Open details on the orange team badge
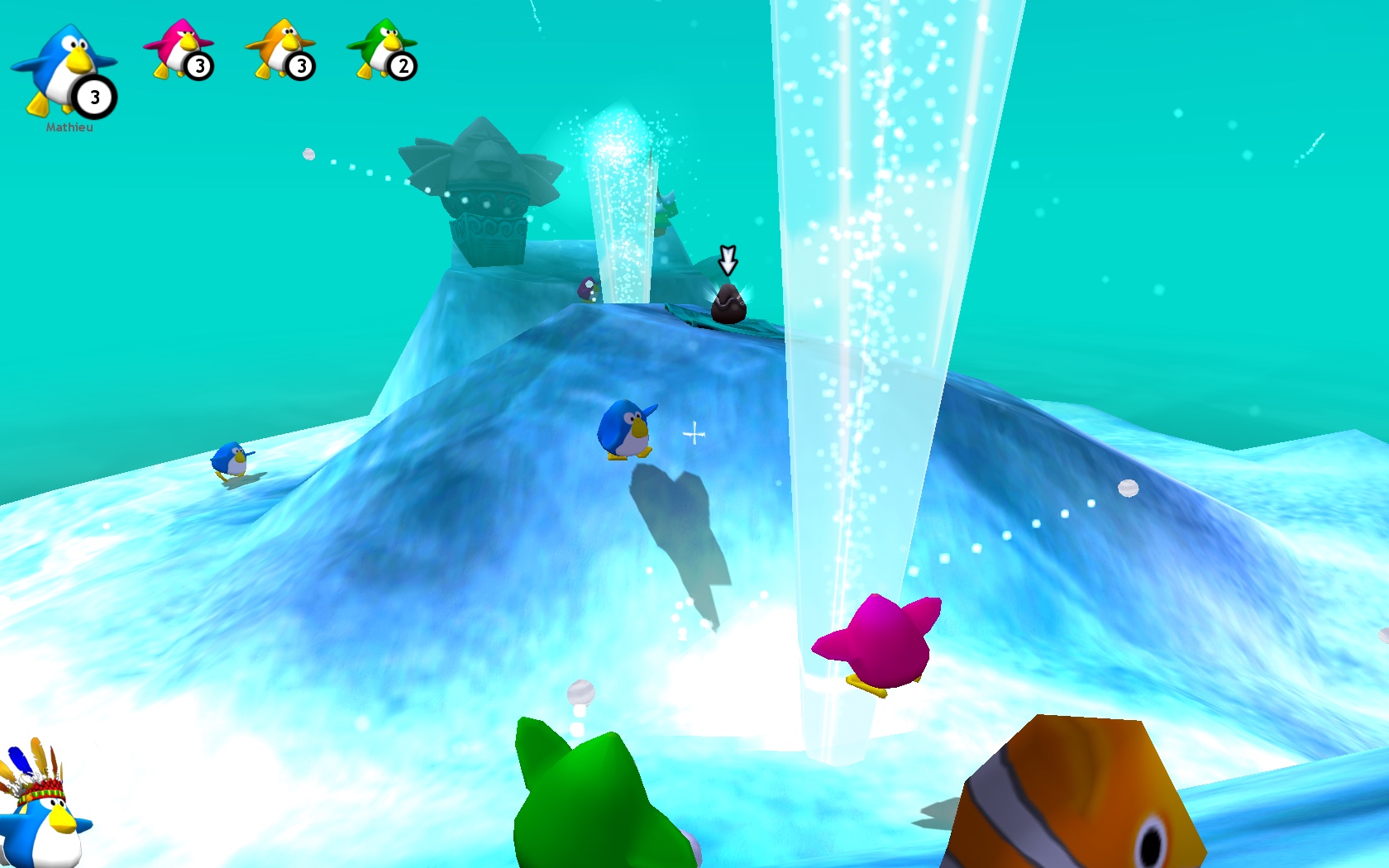 300,67
